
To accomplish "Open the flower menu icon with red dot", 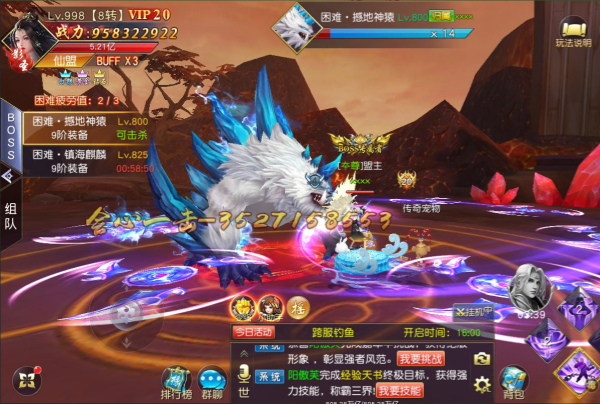I will click(x=25, y=380).
